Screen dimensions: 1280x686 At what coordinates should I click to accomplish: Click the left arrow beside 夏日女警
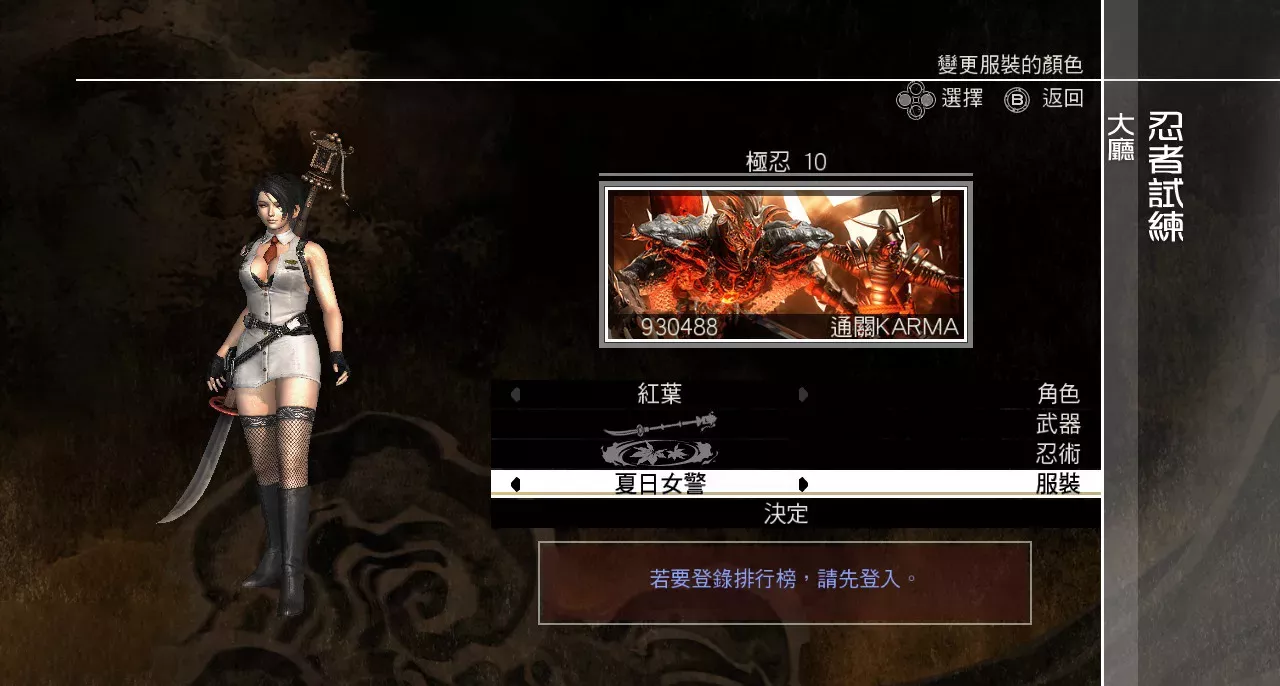(x=516, y=485)
